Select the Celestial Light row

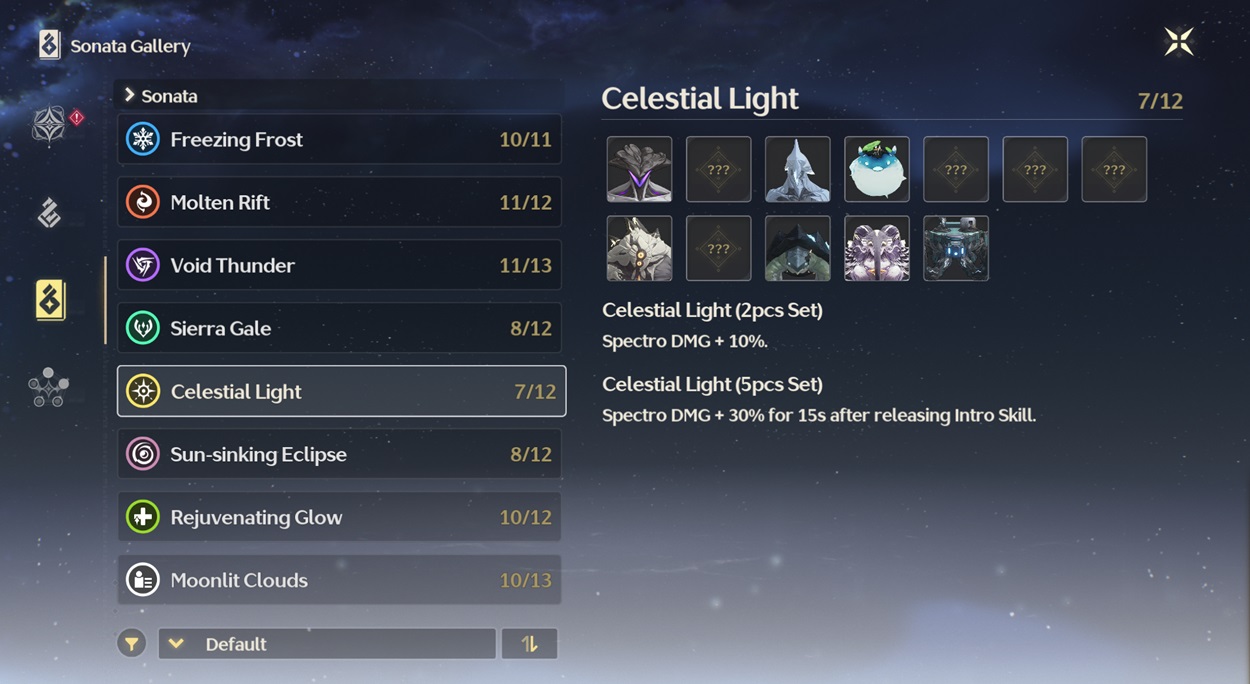(341, 391)
